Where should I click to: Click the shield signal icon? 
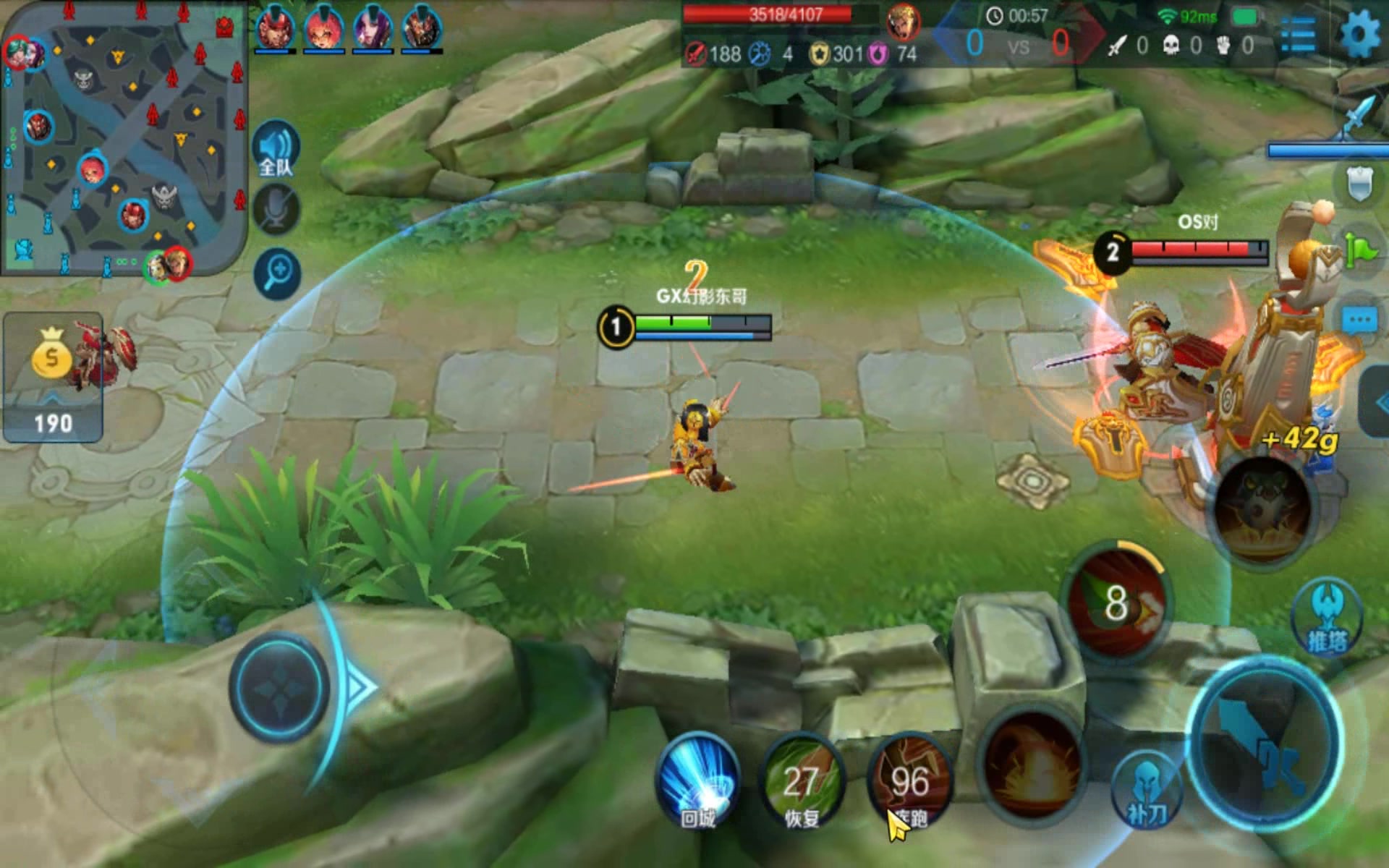click(x=1360, y=184)
